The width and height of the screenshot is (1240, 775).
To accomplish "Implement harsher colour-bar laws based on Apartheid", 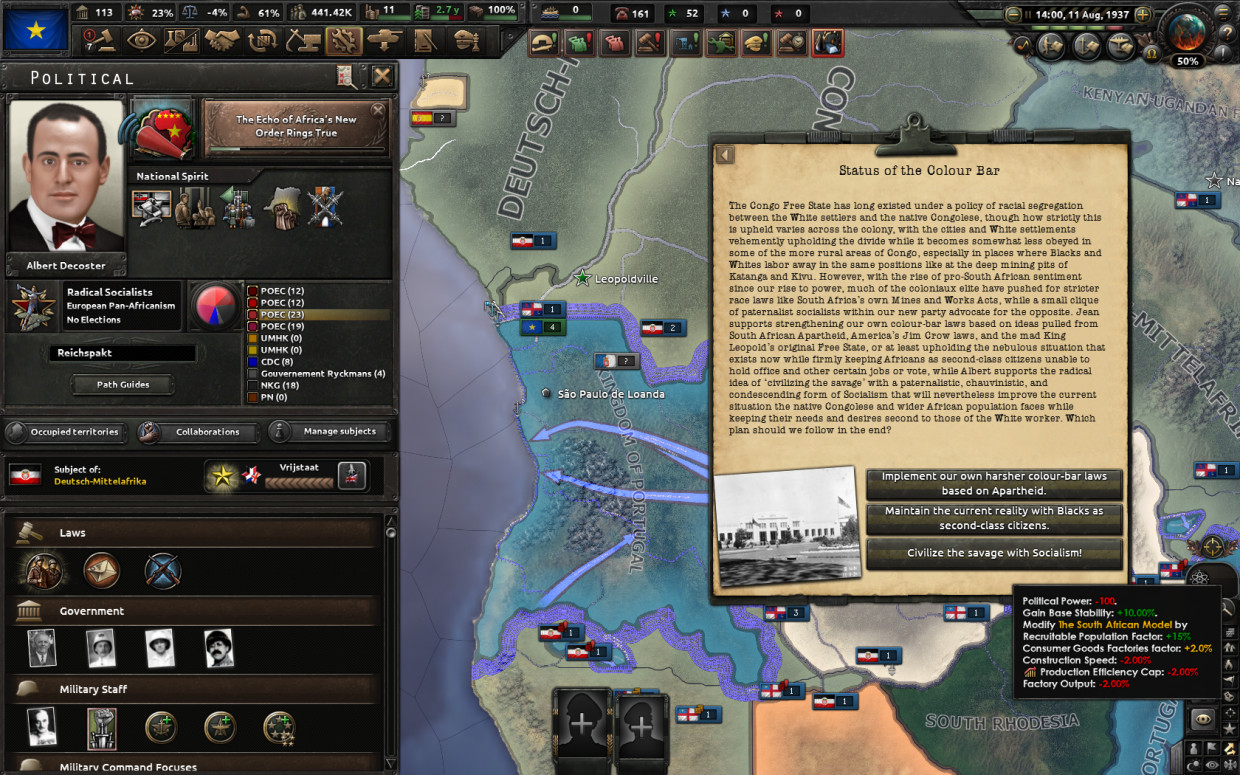I will [x=994, y=484].
